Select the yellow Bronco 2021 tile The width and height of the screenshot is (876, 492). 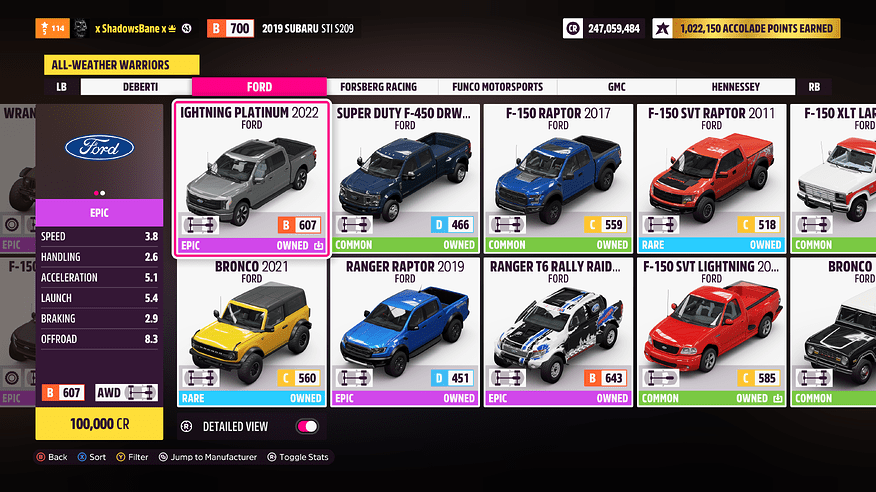click(252, 331)
